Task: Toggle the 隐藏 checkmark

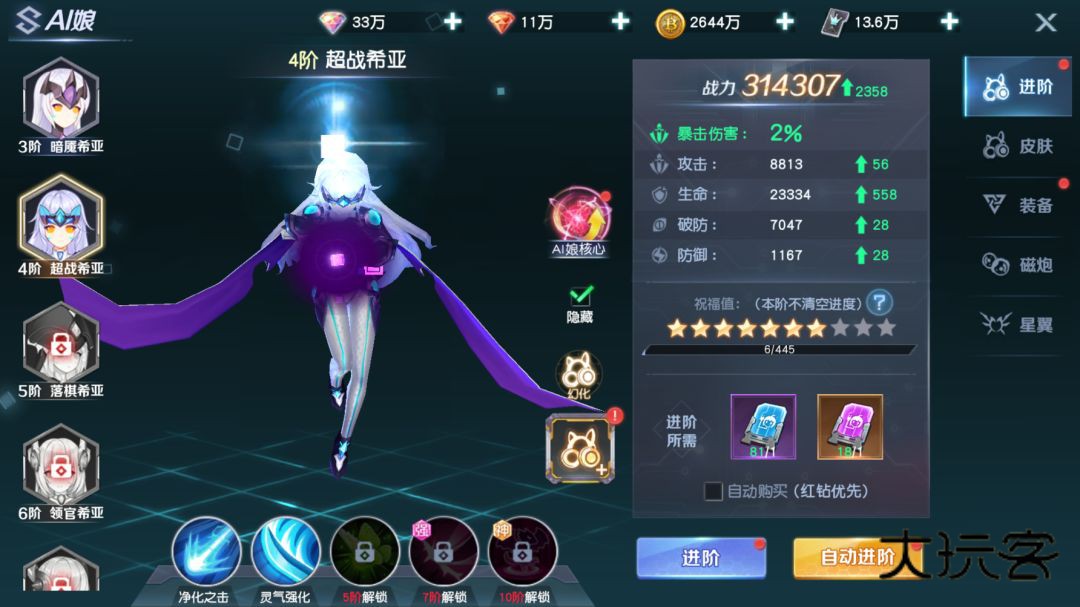Action: tap(580, 296)
